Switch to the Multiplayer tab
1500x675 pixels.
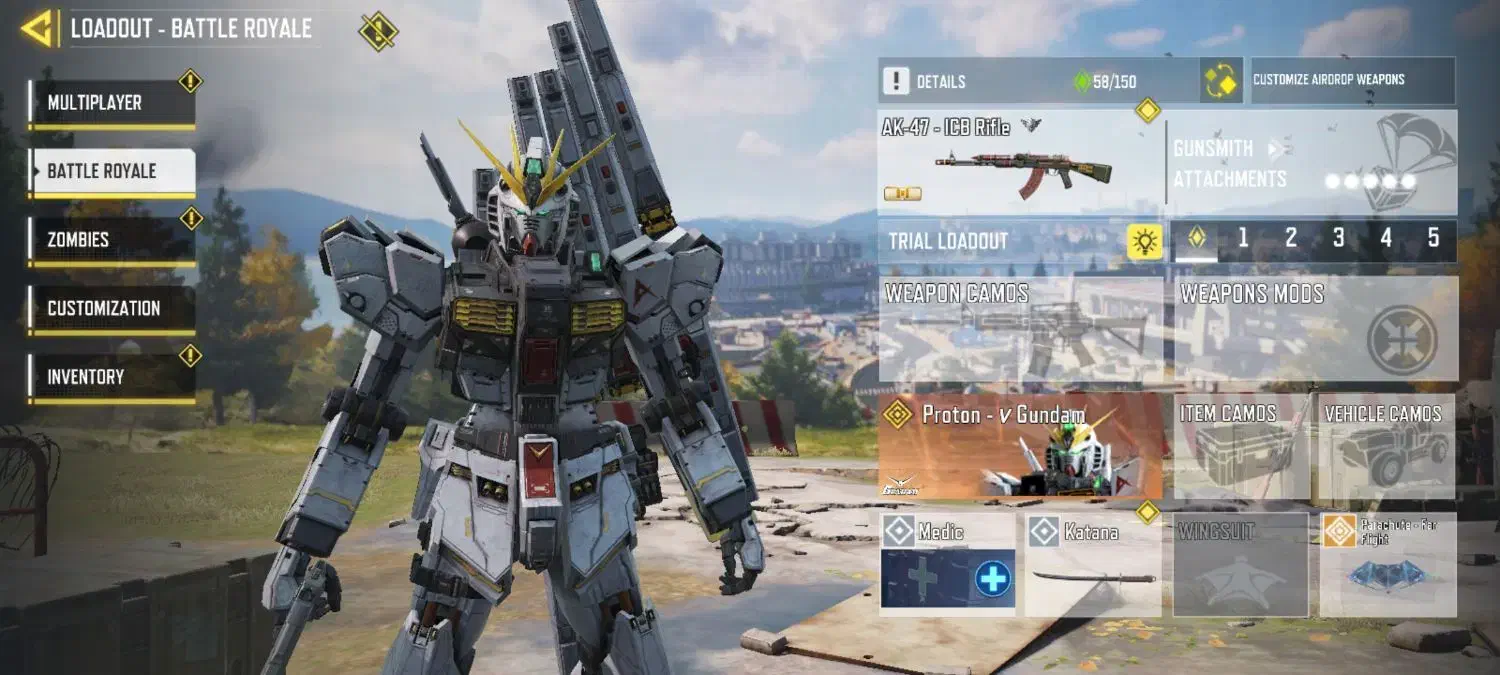coord(111,103)
